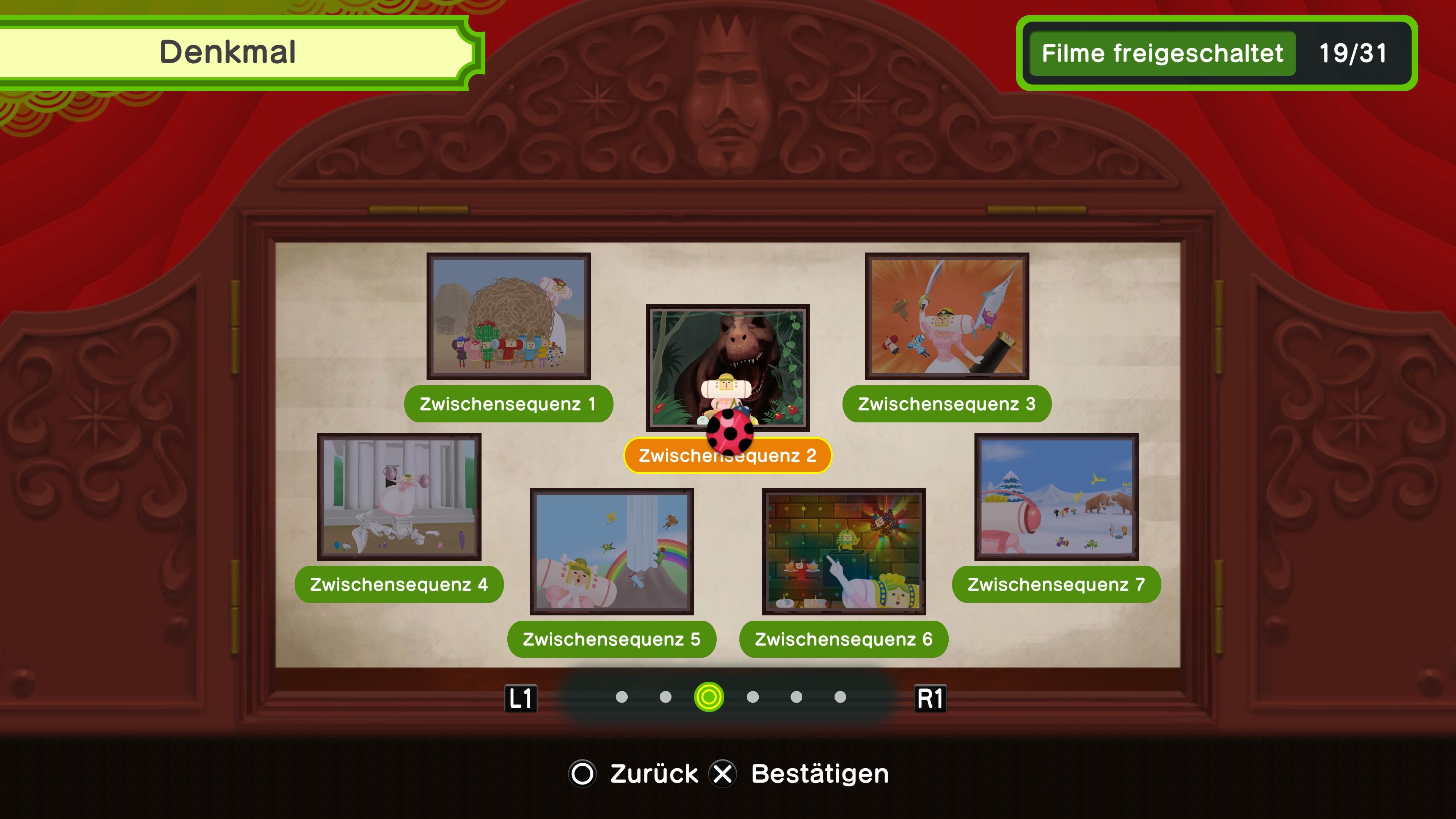
Task: Select the second page indicator dot
Action: point(665,697)
